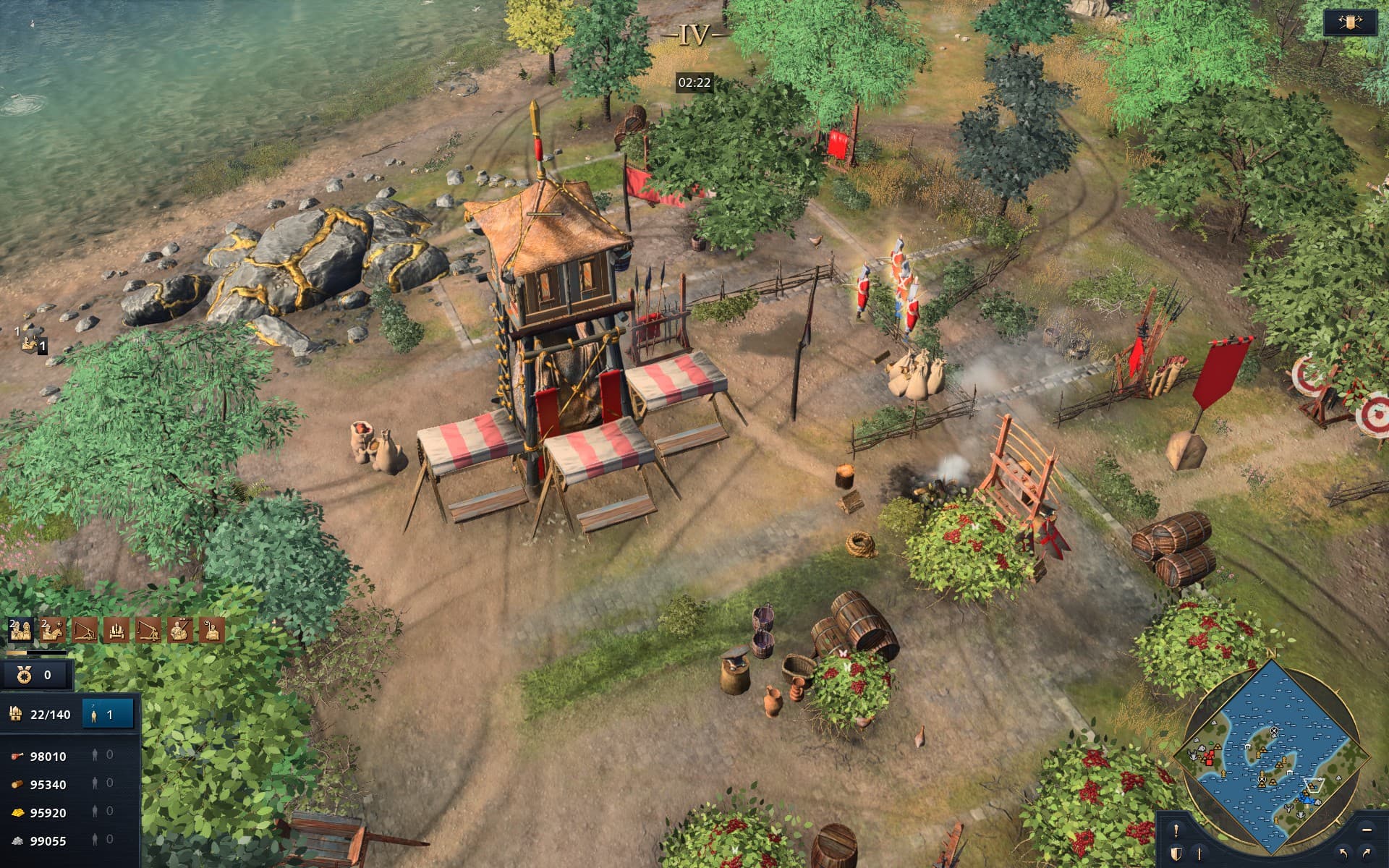Open the objectives banner at top right
This screenshot has width=1389, height=868.
pos(1351,22)
